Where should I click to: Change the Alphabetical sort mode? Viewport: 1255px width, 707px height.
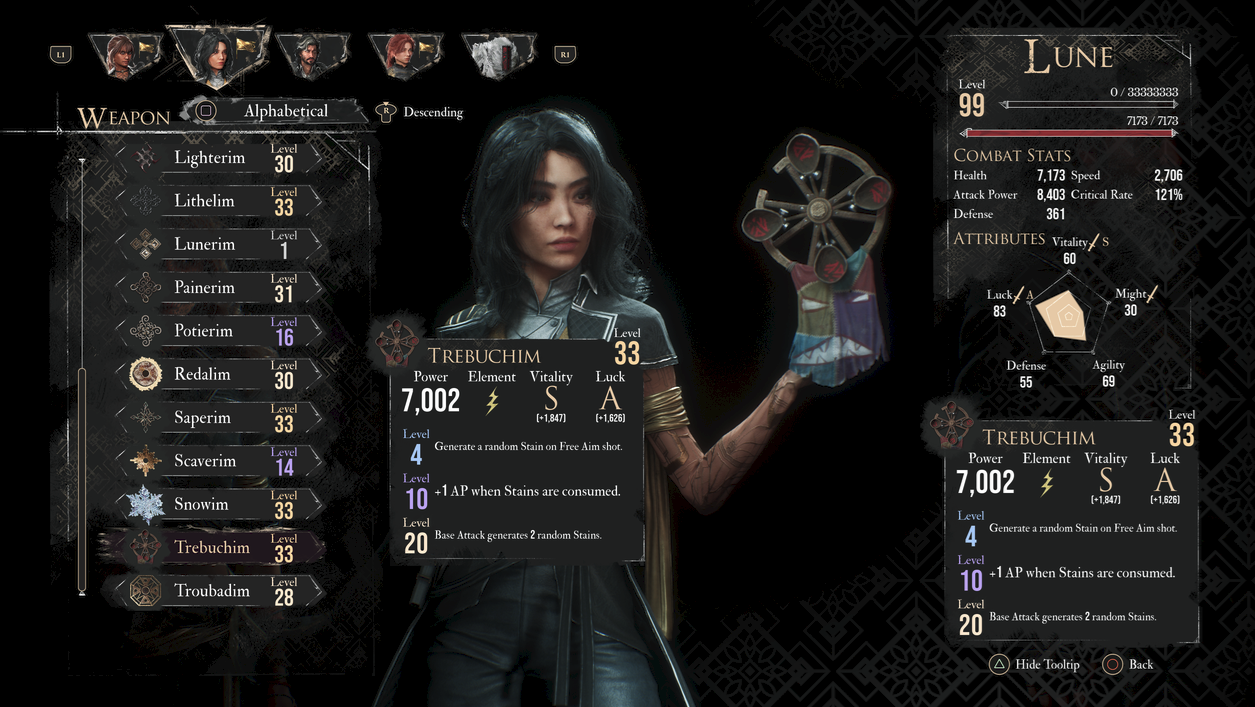tap(284, 111)
